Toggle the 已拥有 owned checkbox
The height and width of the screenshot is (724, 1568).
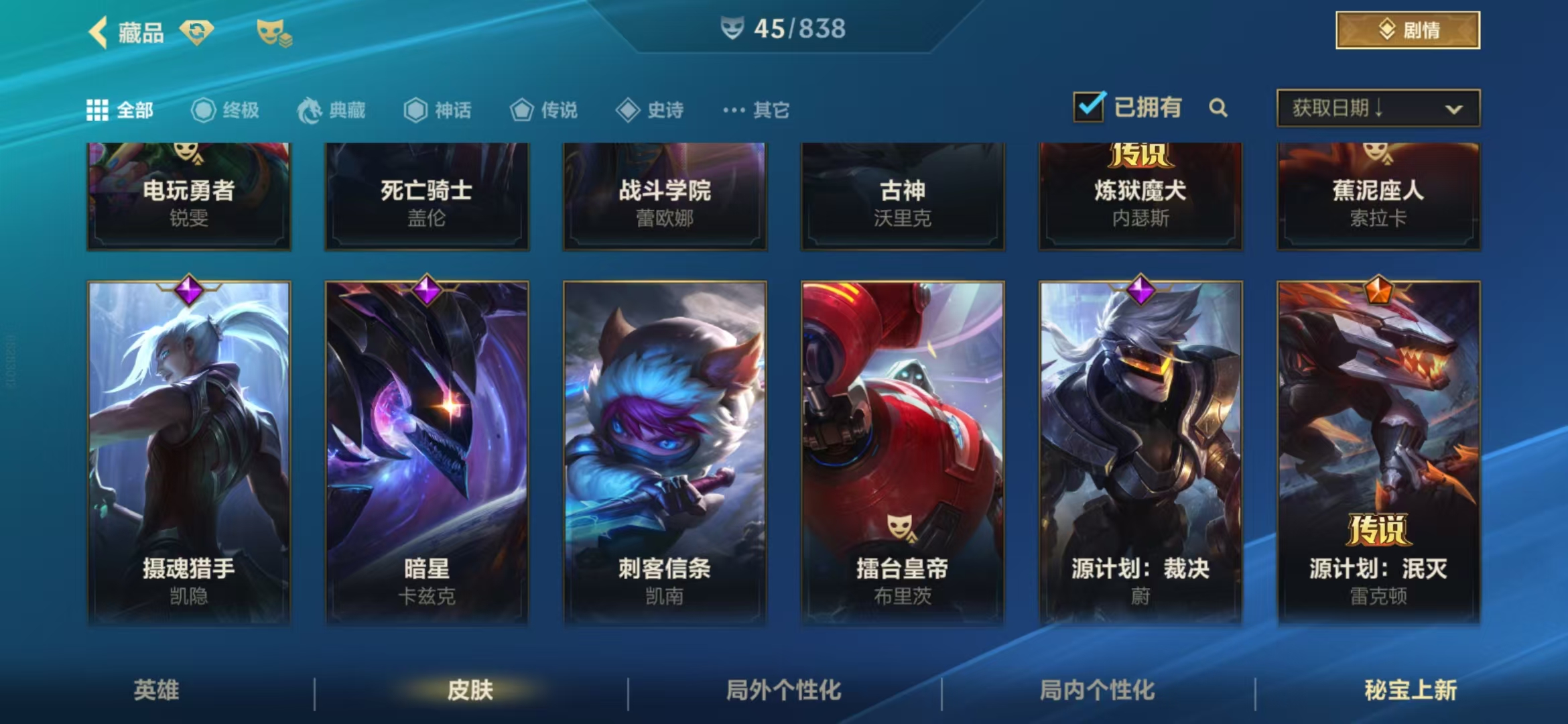pyautogui.click(x=1089, y=107)
